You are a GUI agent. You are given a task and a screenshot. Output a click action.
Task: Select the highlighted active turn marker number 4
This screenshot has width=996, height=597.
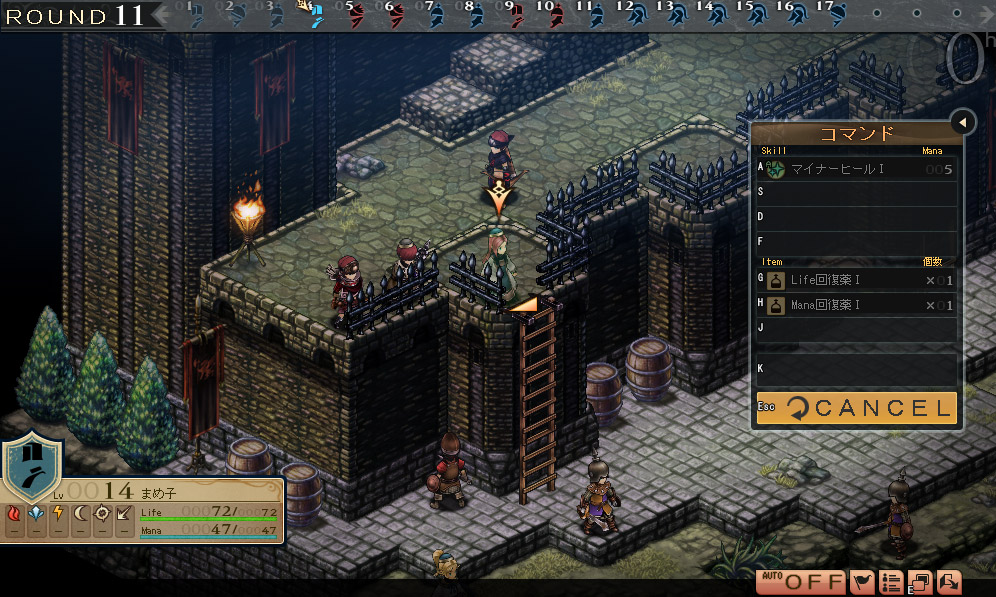point(314,13)
